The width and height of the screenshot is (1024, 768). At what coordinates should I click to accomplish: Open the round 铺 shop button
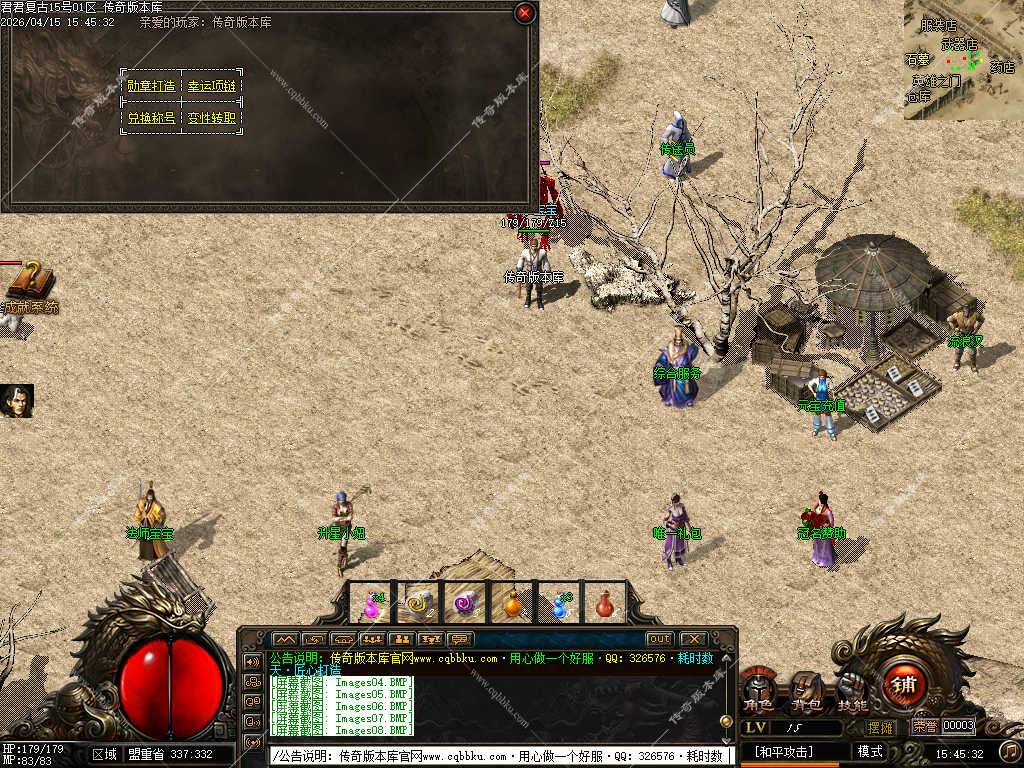click(904, 685)
